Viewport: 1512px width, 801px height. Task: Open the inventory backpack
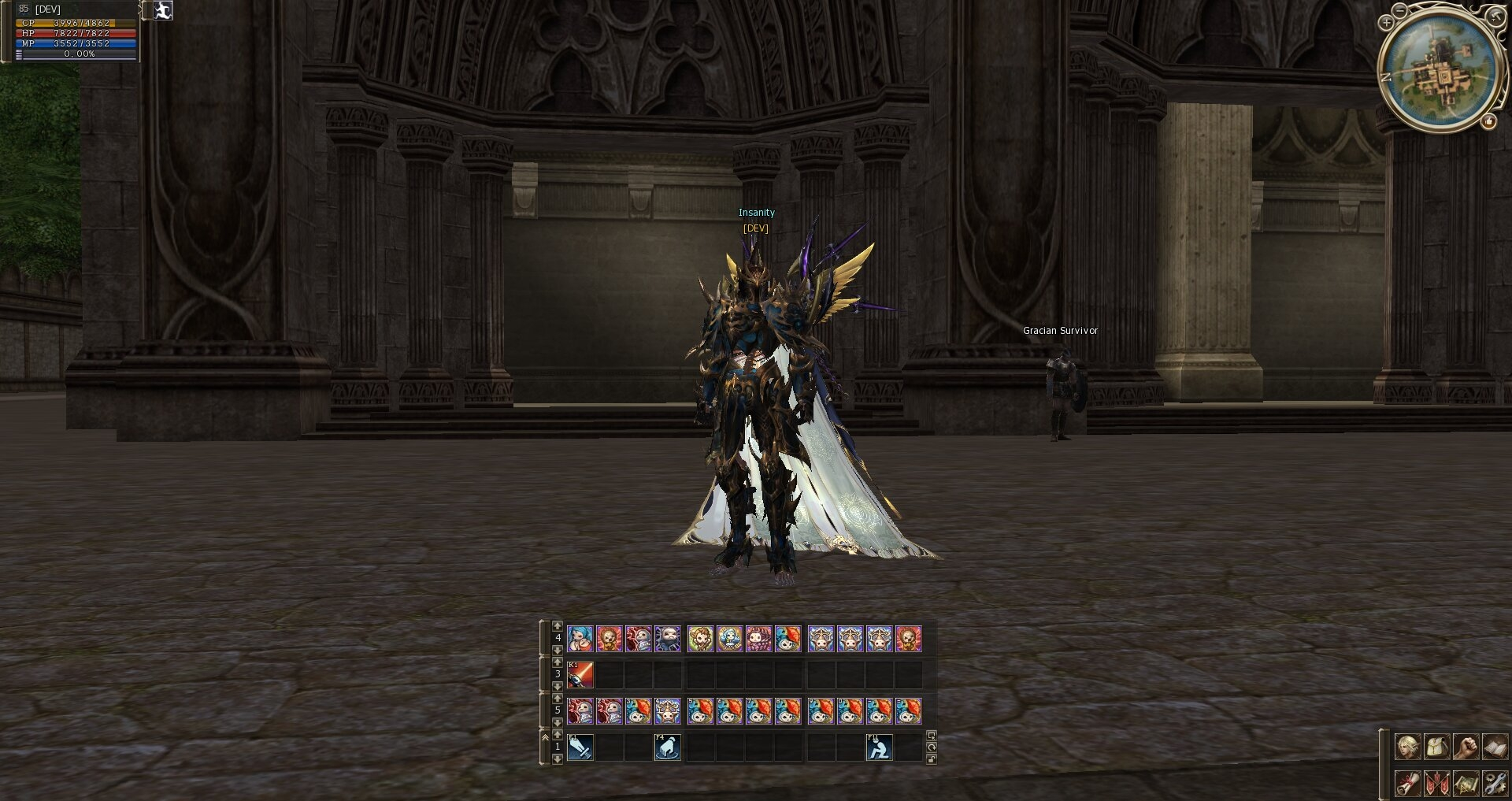pyautogui.click(x=1436, y=746)
